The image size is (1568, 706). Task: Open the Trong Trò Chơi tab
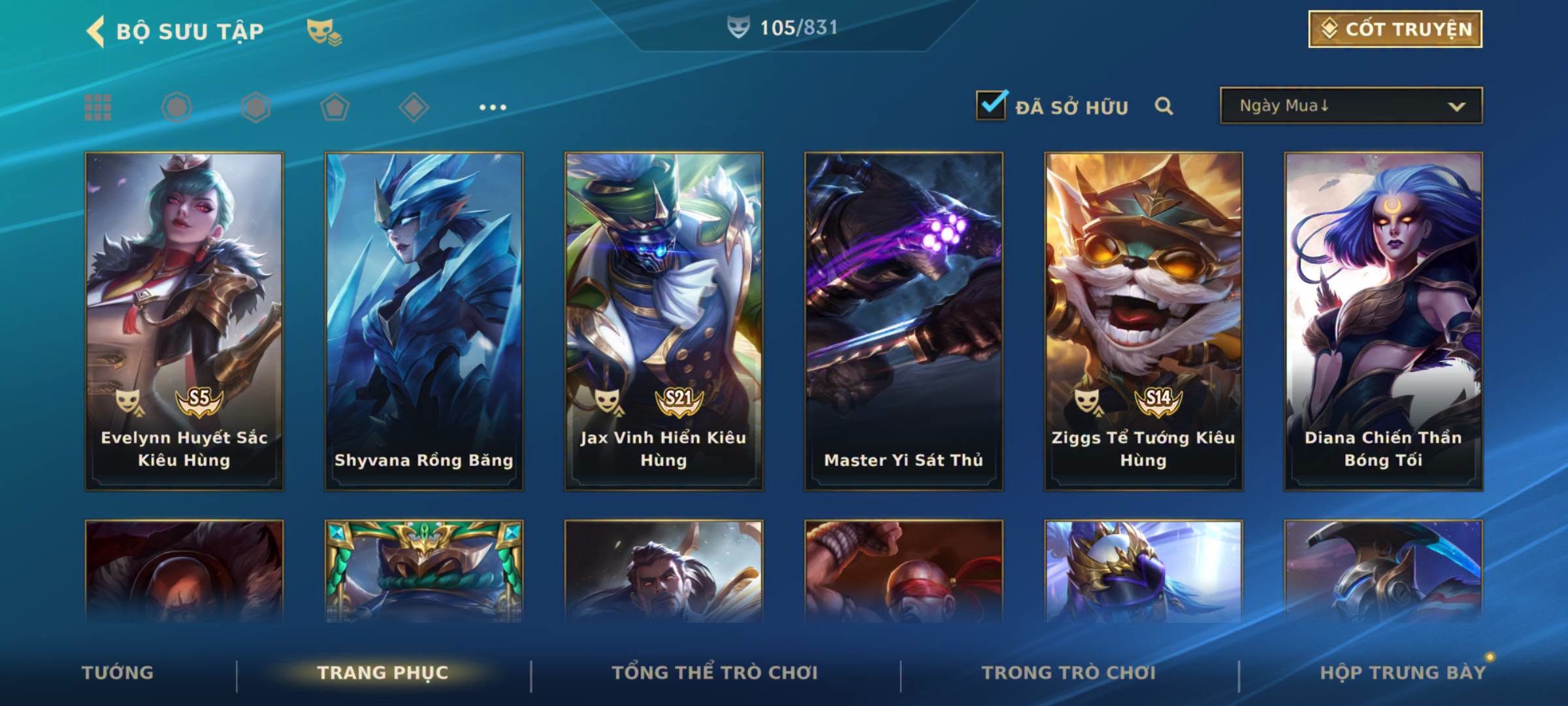pyautogui.click(x=1069, y=673)
